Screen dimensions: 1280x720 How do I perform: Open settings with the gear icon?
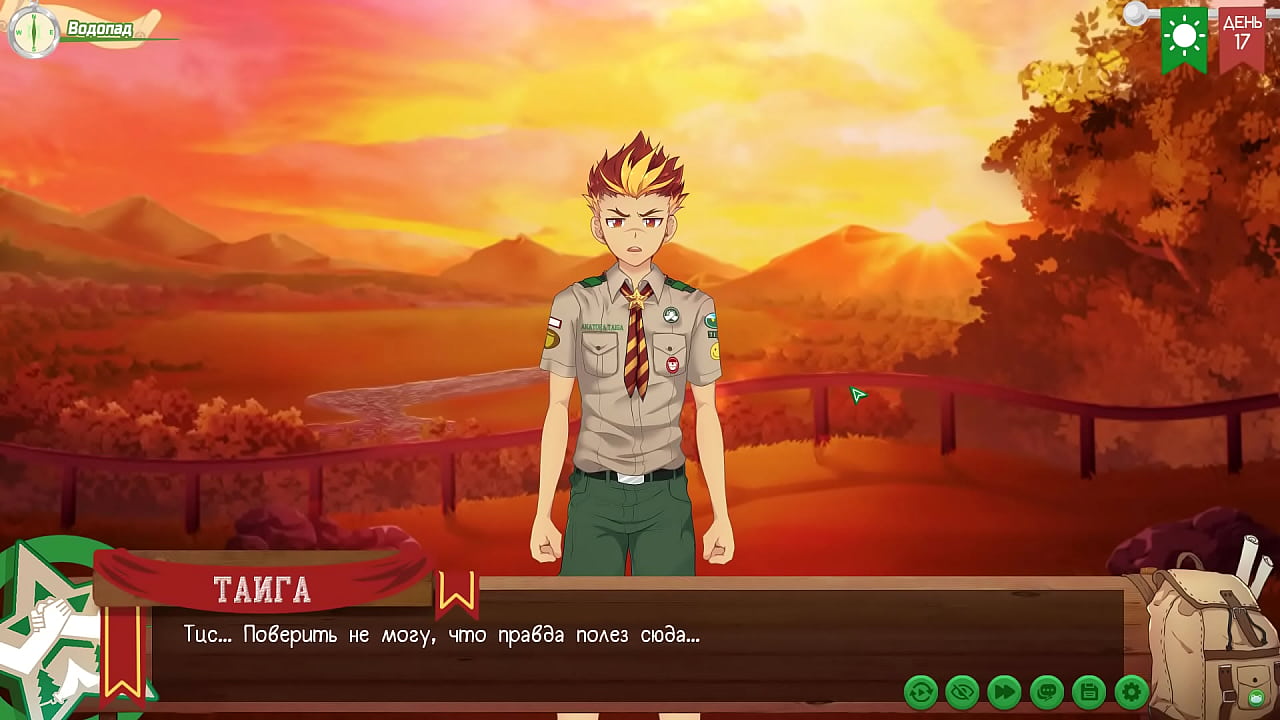tap(1131, 691)
